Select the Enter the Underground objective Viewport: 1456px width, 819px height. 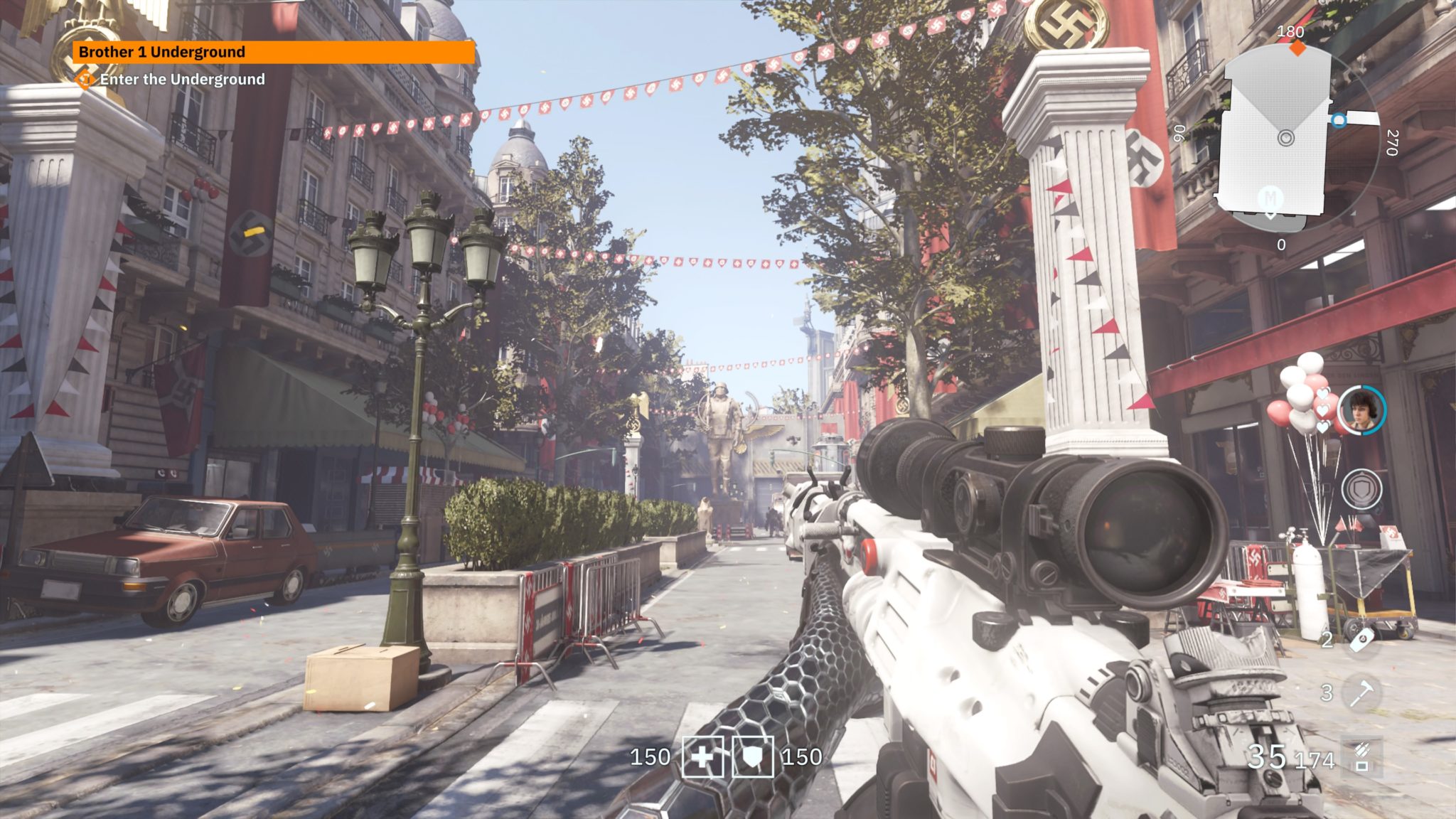[x=182, y=80]
